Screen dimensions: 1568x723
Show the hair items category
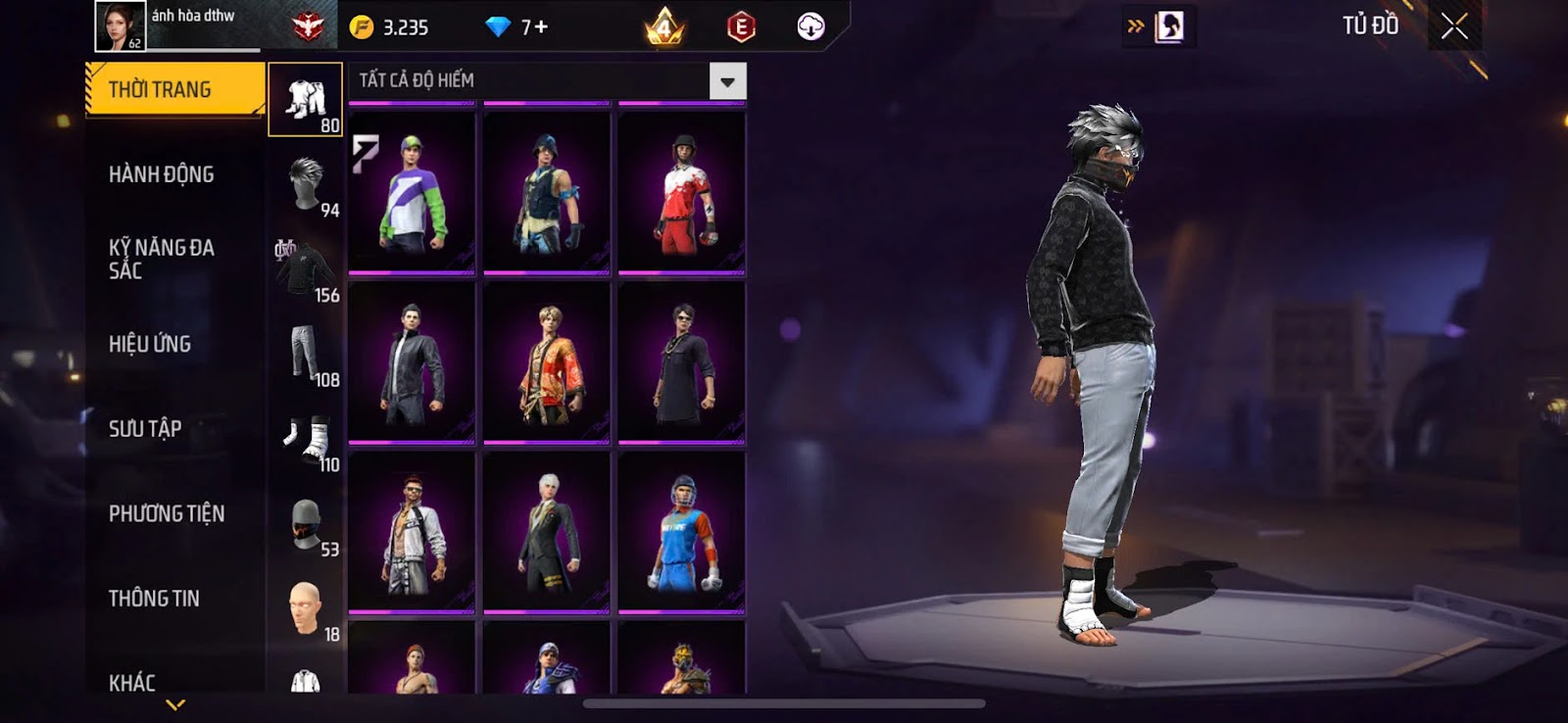(305, 184)
